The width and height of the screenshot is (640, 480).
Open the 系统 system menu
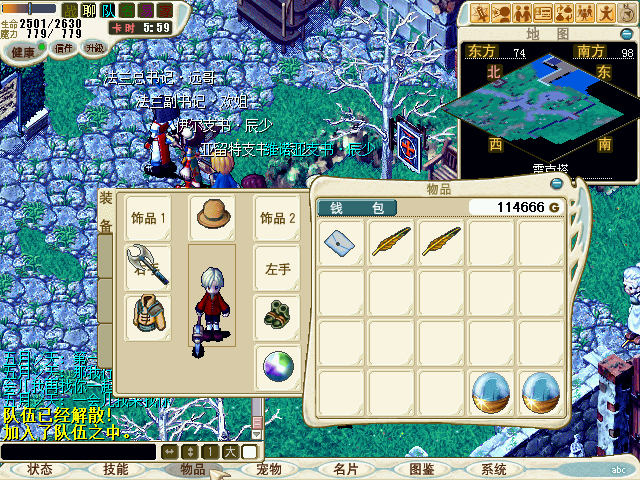pyautogui.click(x=494, y=469)
